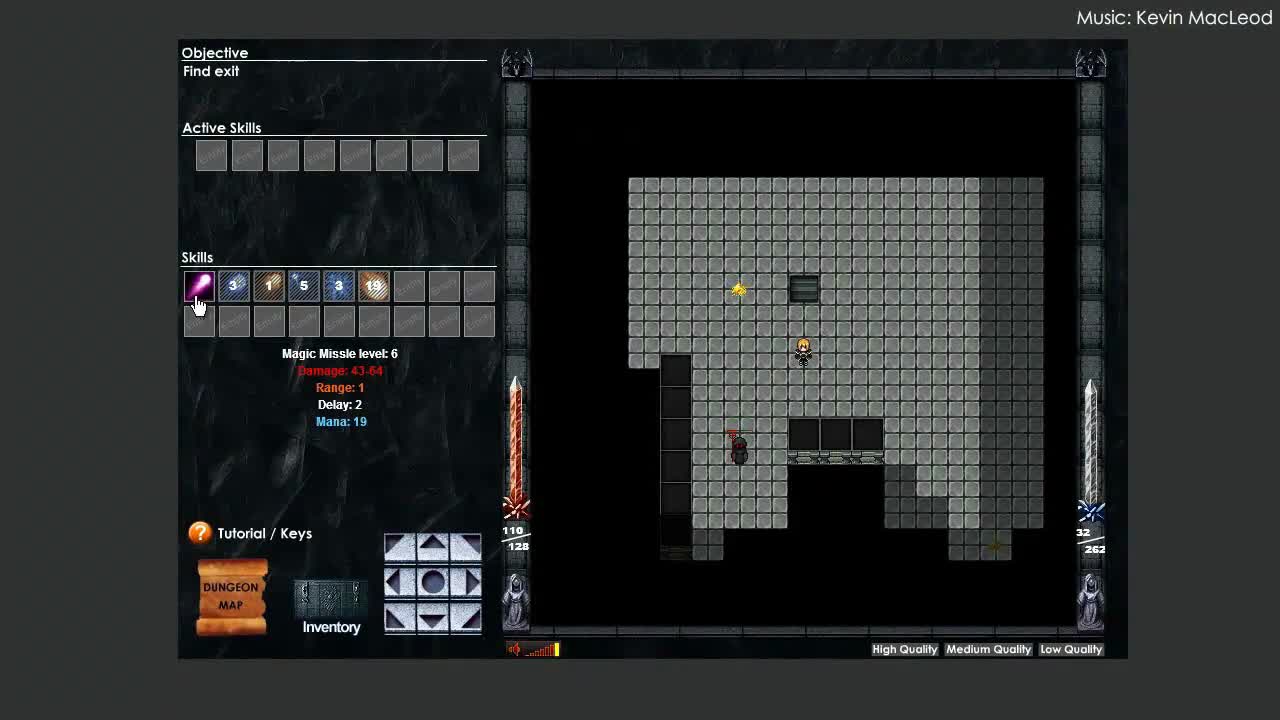Open the Inventory bag

point(330,600)
